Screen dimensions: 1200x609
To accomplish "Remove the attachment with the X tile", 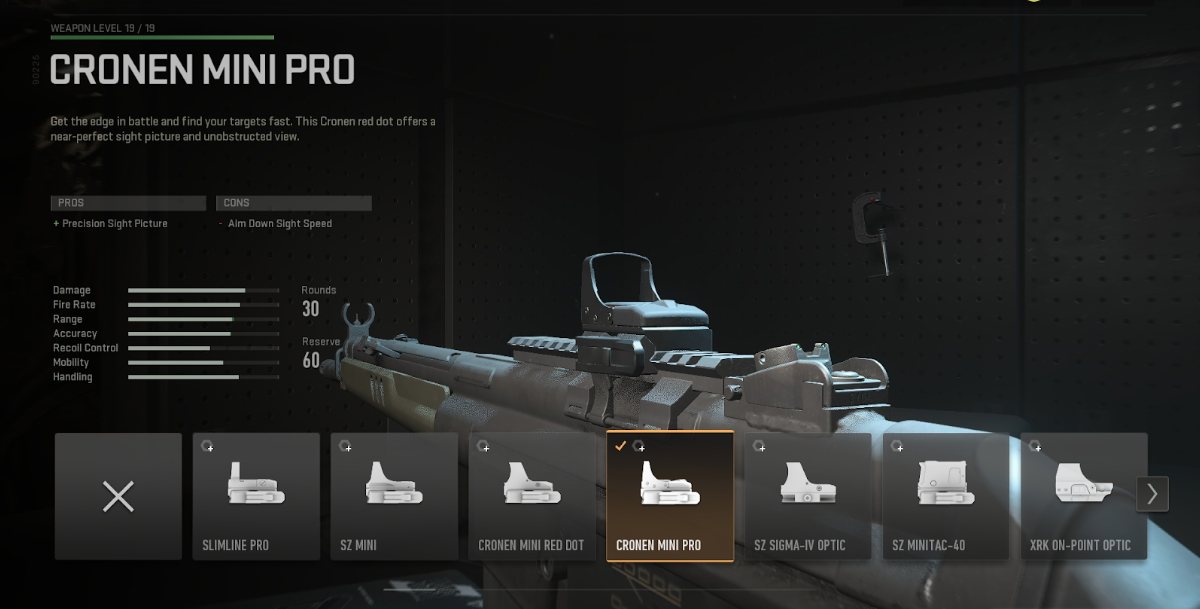I will pyautogui.click(x=118, y=496).
